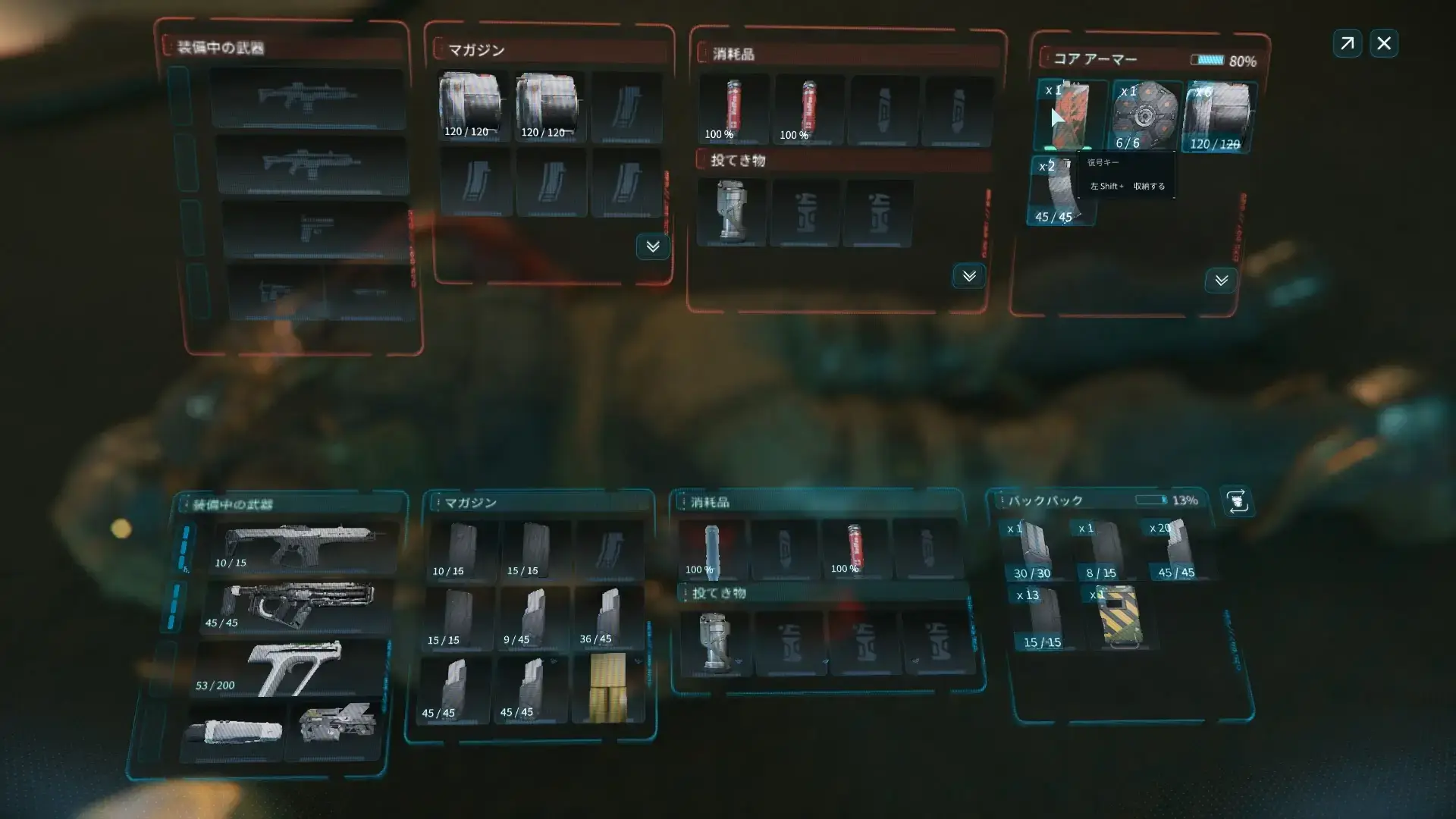
Task: Click the backpack transfer button
Action: [x=1238, y=502]
